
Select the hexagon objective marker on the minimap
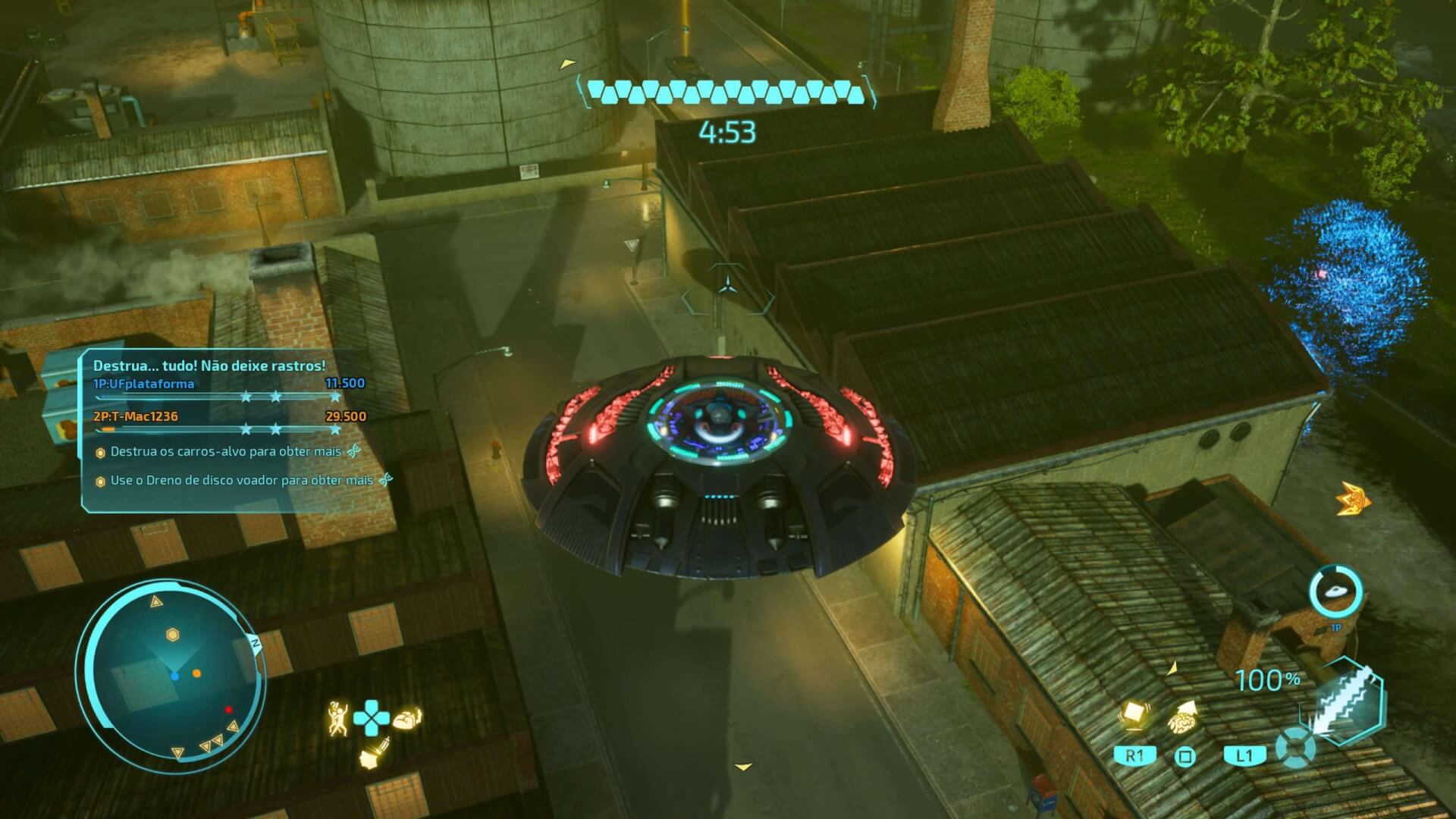tap(172, 635)
